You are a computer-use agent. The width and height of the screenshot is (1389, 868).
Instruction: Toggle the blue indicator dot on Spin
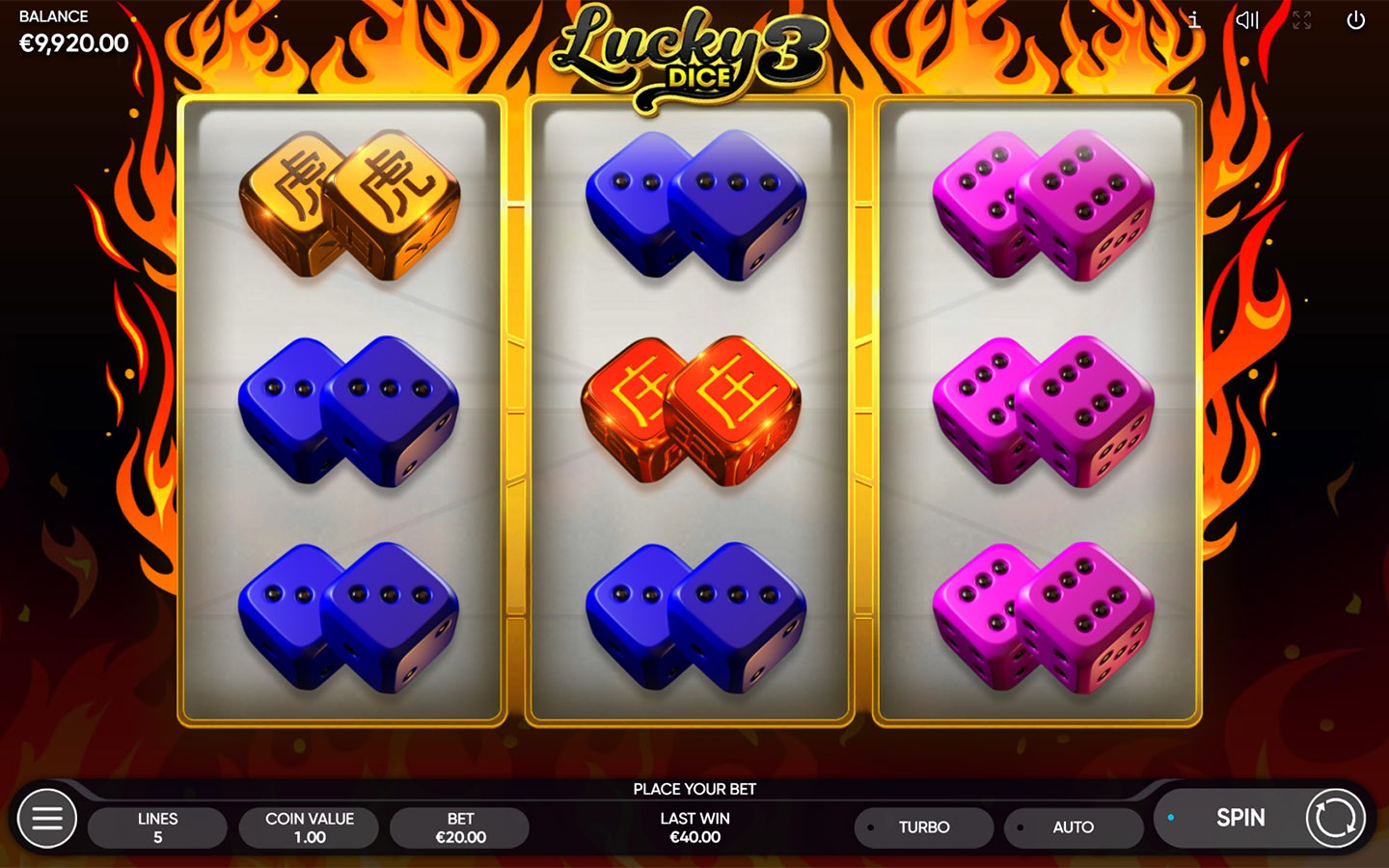point(1172,815)
